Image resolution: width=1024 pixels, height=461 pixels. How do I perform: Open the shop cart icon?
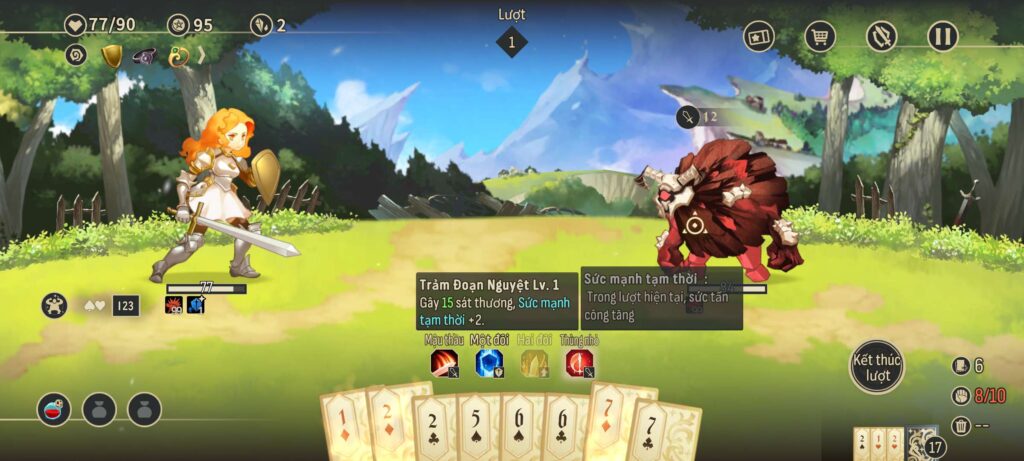click(x=820, y=37)
